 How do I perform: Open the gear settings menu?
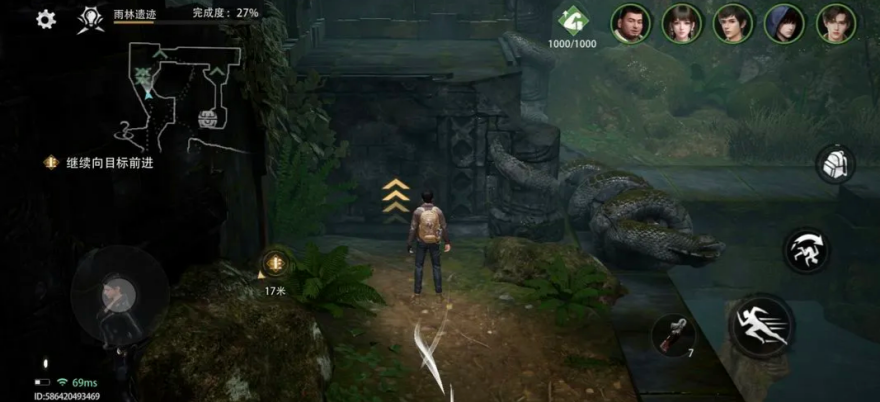point(46,19)
